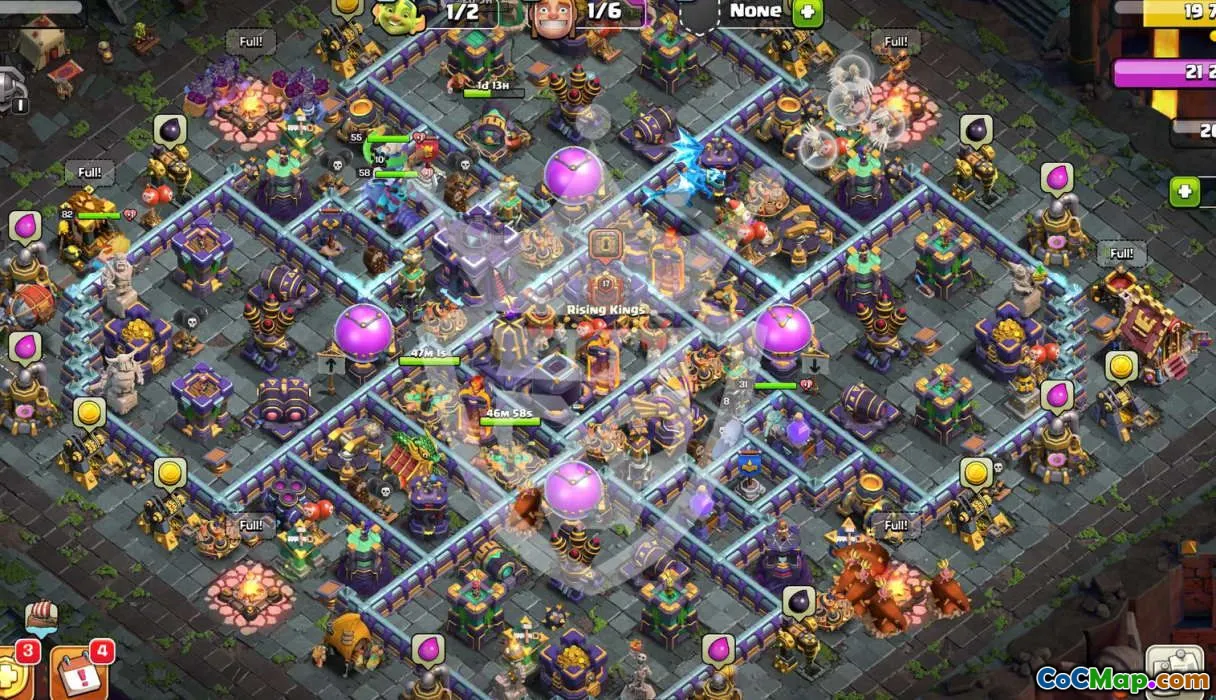Open the gold shield button with badge 3
This screenshot has width=1216, height=700.
[14, 676]
